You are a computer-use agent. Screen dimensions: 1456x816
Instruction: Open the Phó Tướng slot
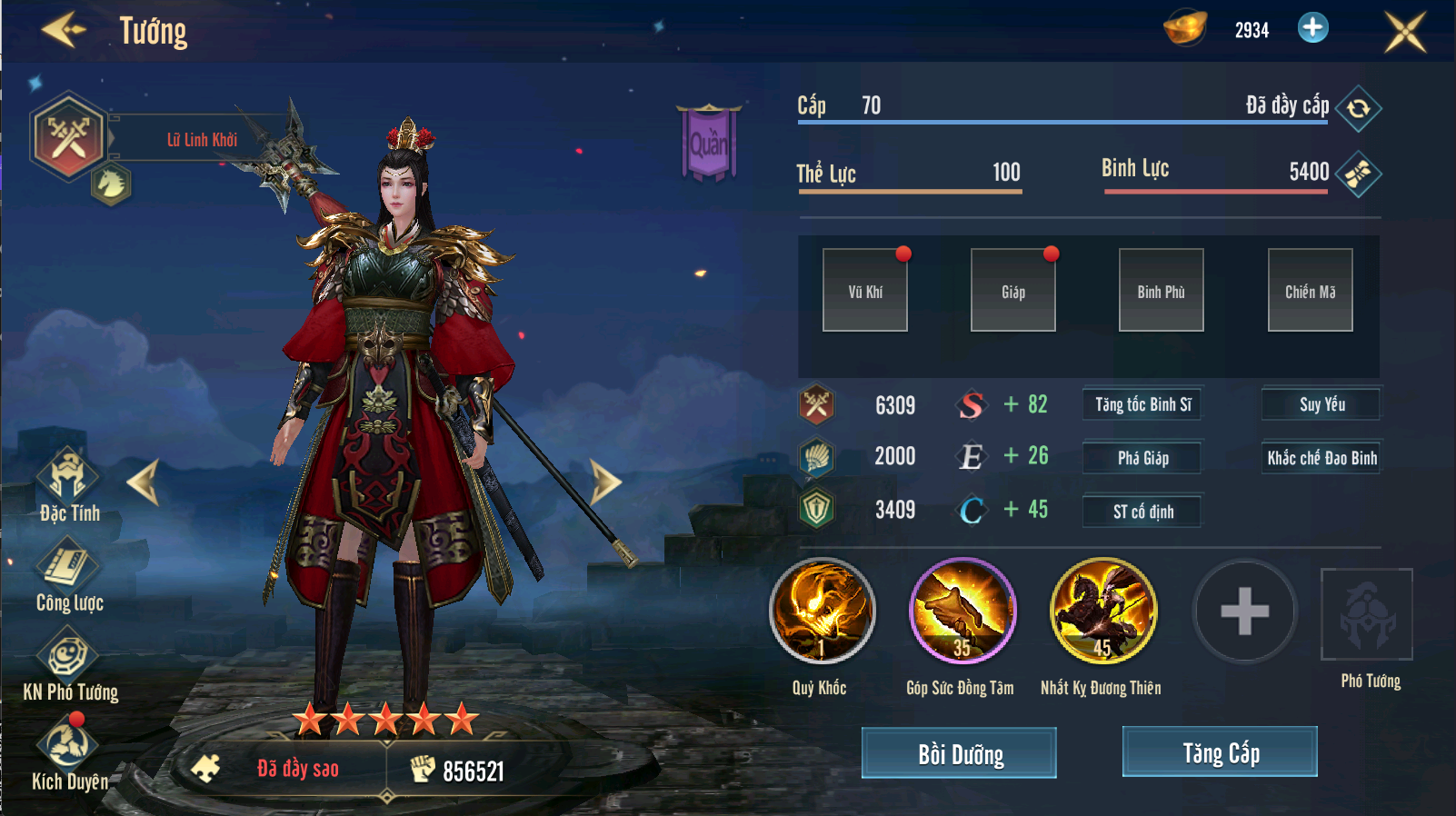tap(1366, 615)
